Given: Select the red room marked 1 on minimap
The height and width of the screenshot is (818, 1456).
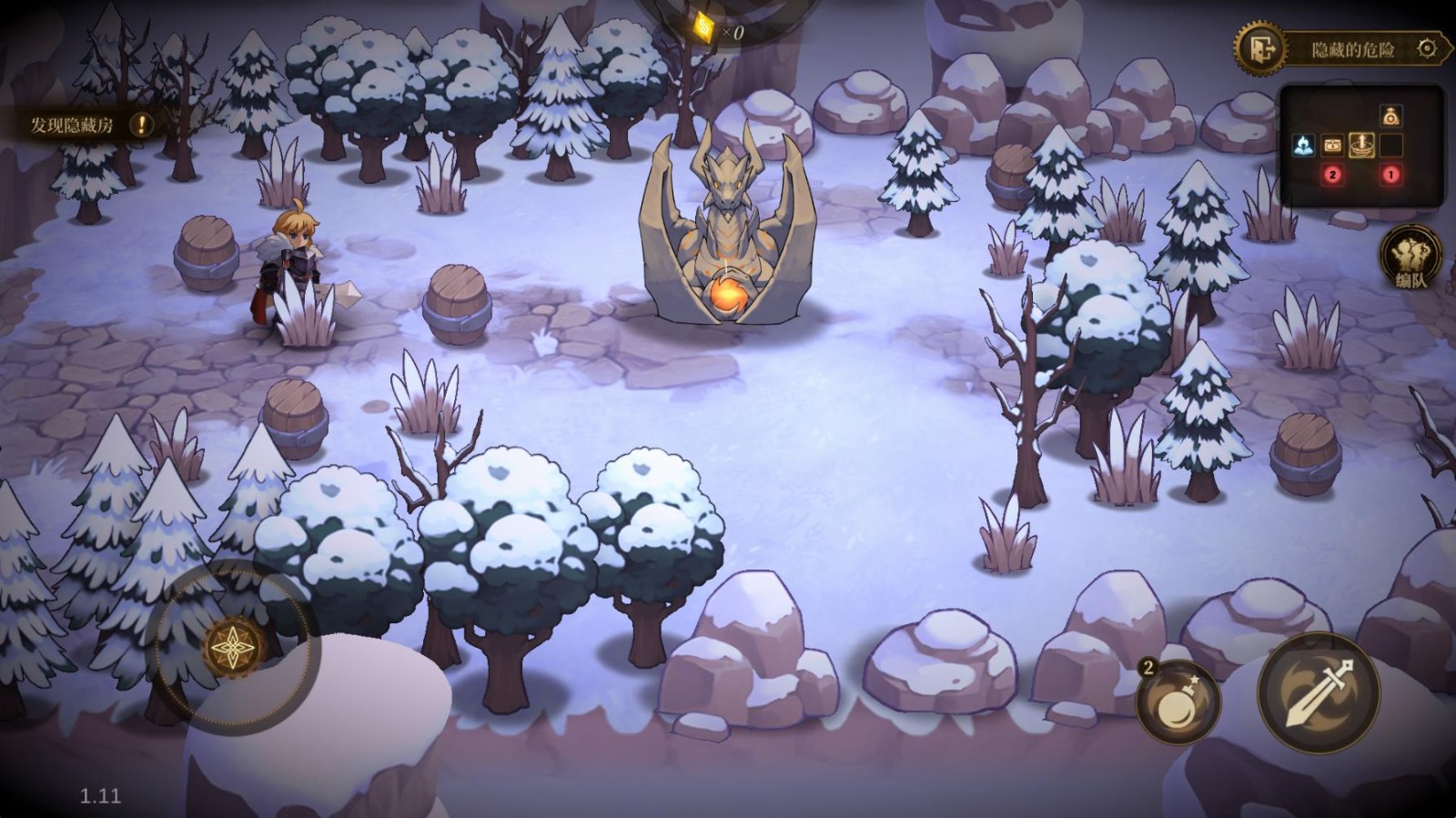Looking at the screenshot, I should coord(1390,175).
